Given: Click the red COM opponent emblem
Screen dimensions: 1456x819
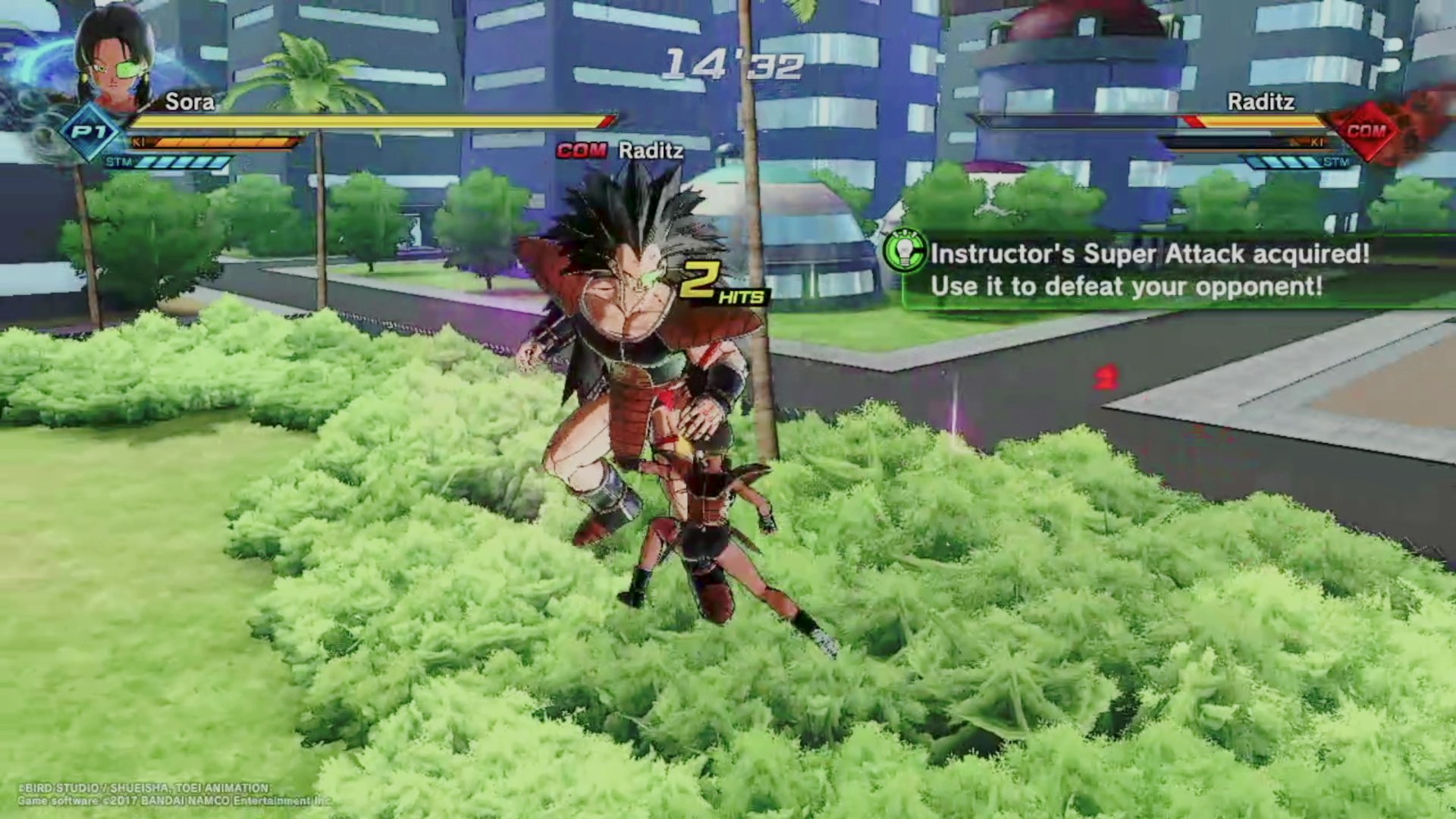Looking at the screenshot, I should pyautogui.click(x=1366, y=132).
